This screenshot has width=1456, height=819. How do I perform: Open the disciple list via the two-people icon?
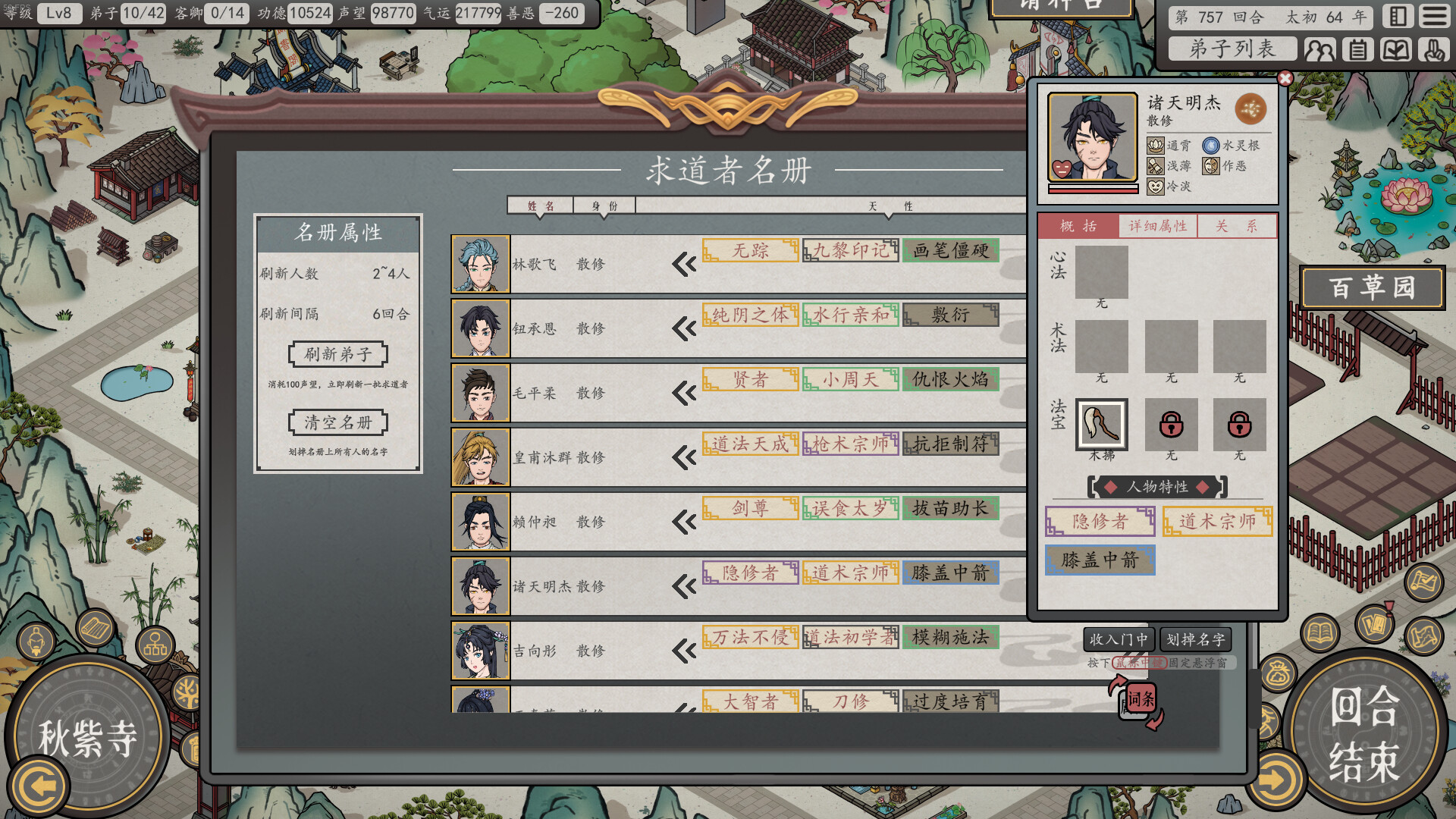coord(1321,50)
